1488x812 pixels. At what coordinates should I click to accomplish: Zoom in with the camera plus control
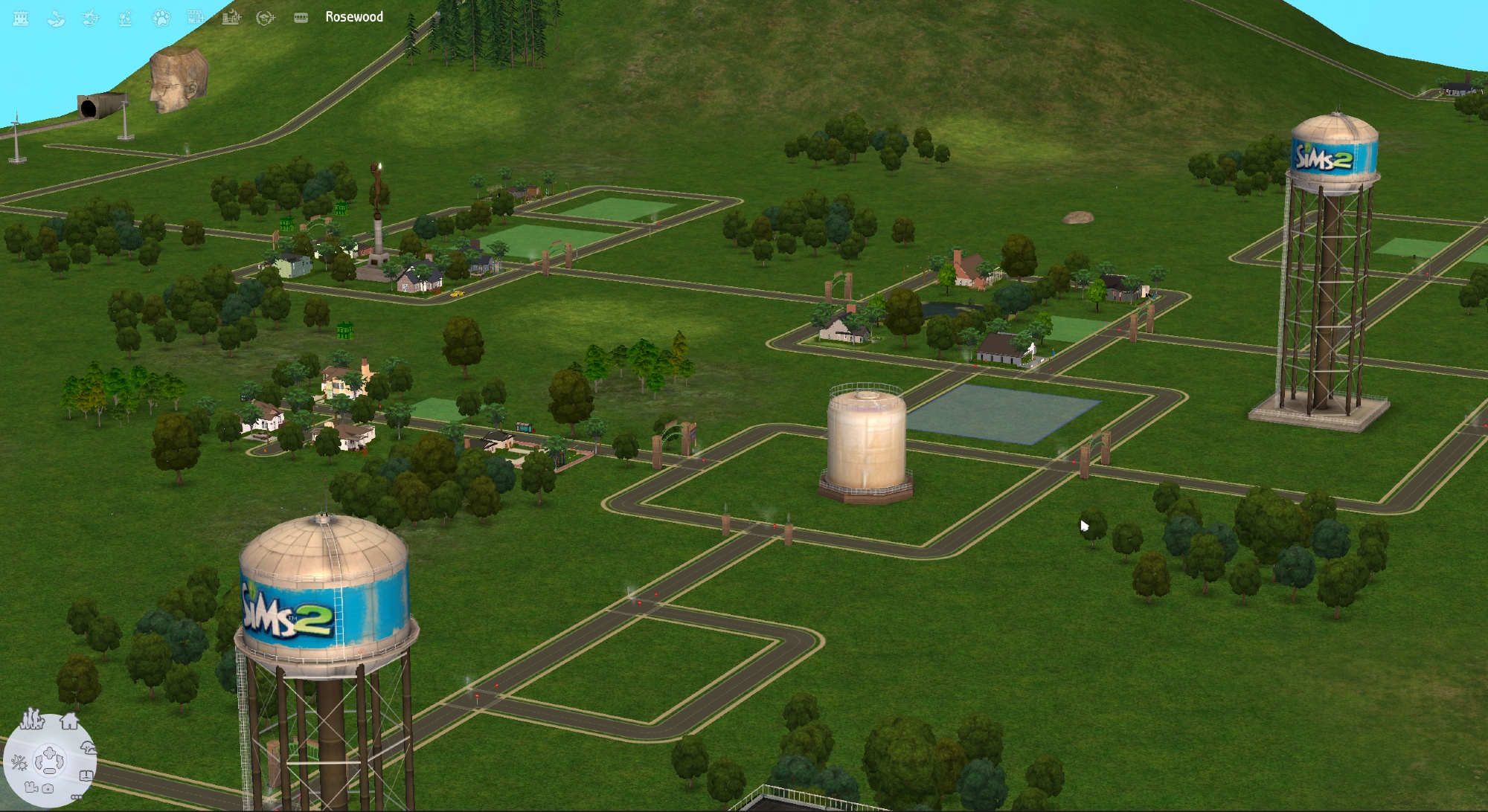(50, 753)
